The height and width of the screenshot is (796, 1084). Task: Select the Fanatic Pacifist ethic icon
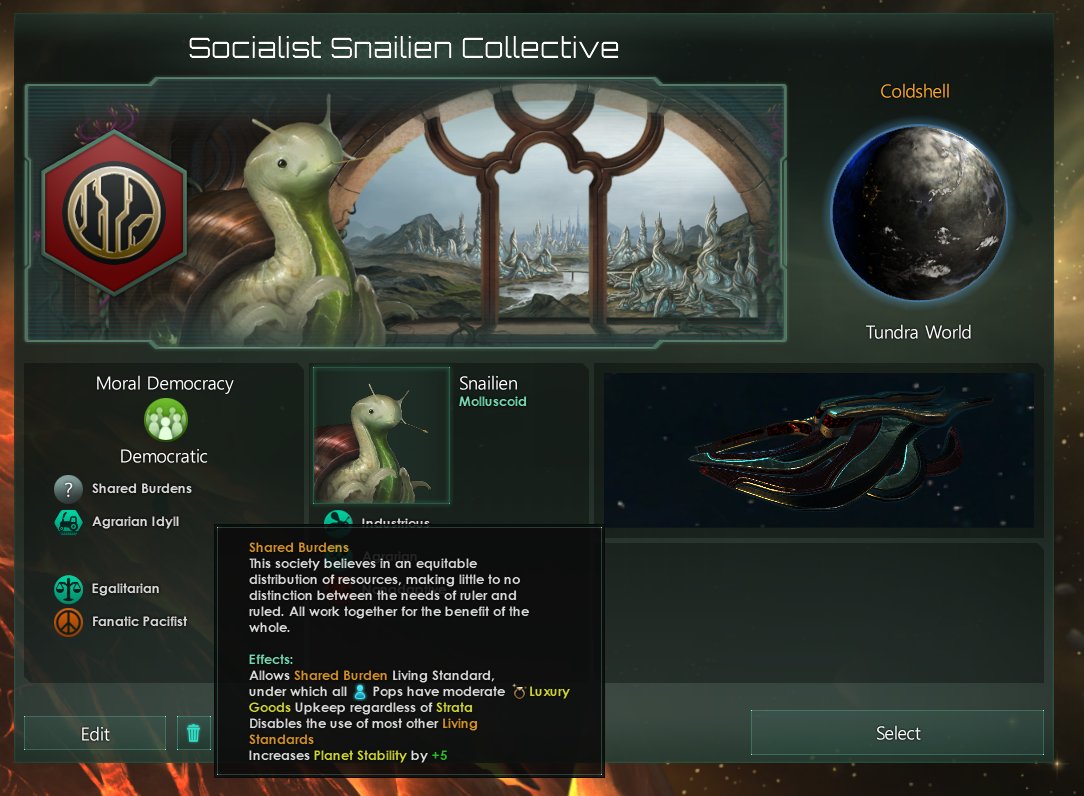coord(68,622)
